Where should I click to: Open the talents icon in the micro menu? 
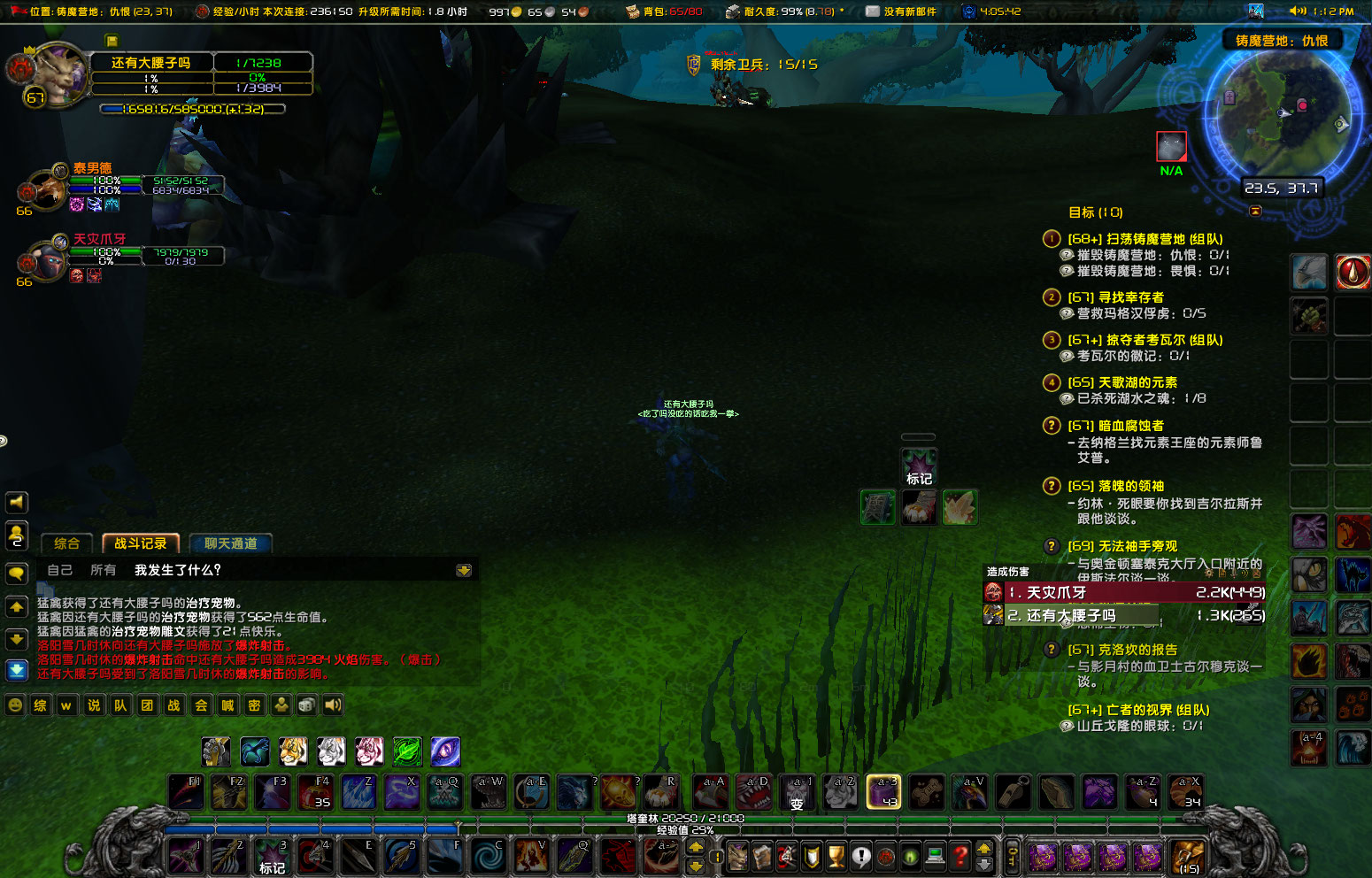[784, 856]
